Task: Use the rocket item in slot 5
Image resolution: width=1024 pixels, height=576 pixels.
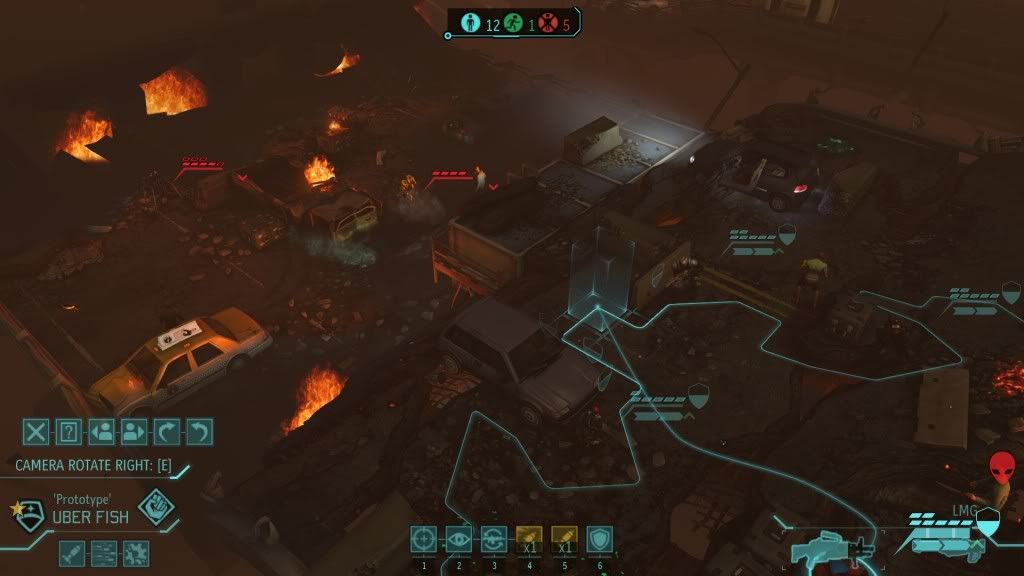Action: click(x=564, y=540)
